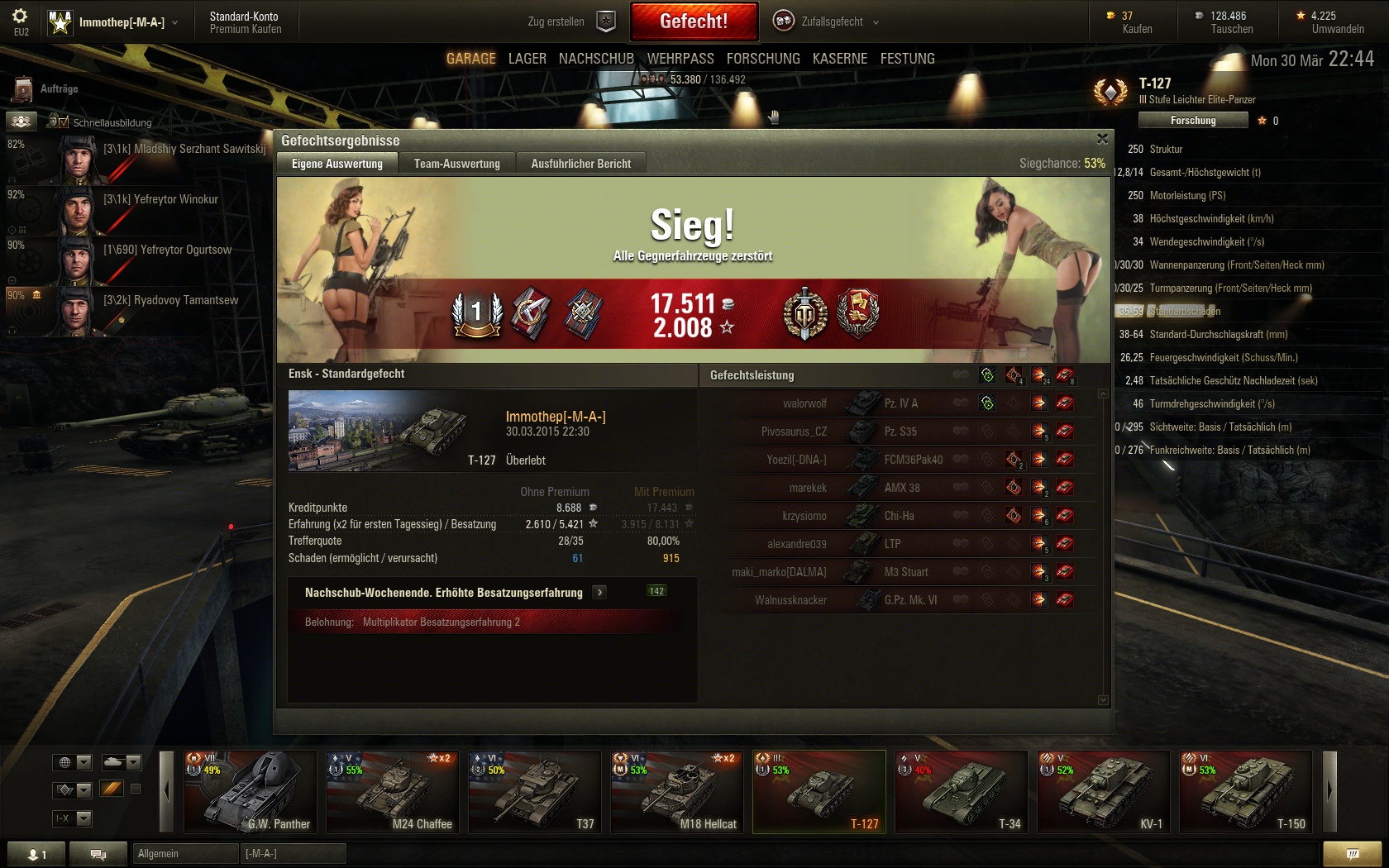Open the LAGER menu
Screen dimensions: 1389x868
(527, 59)
